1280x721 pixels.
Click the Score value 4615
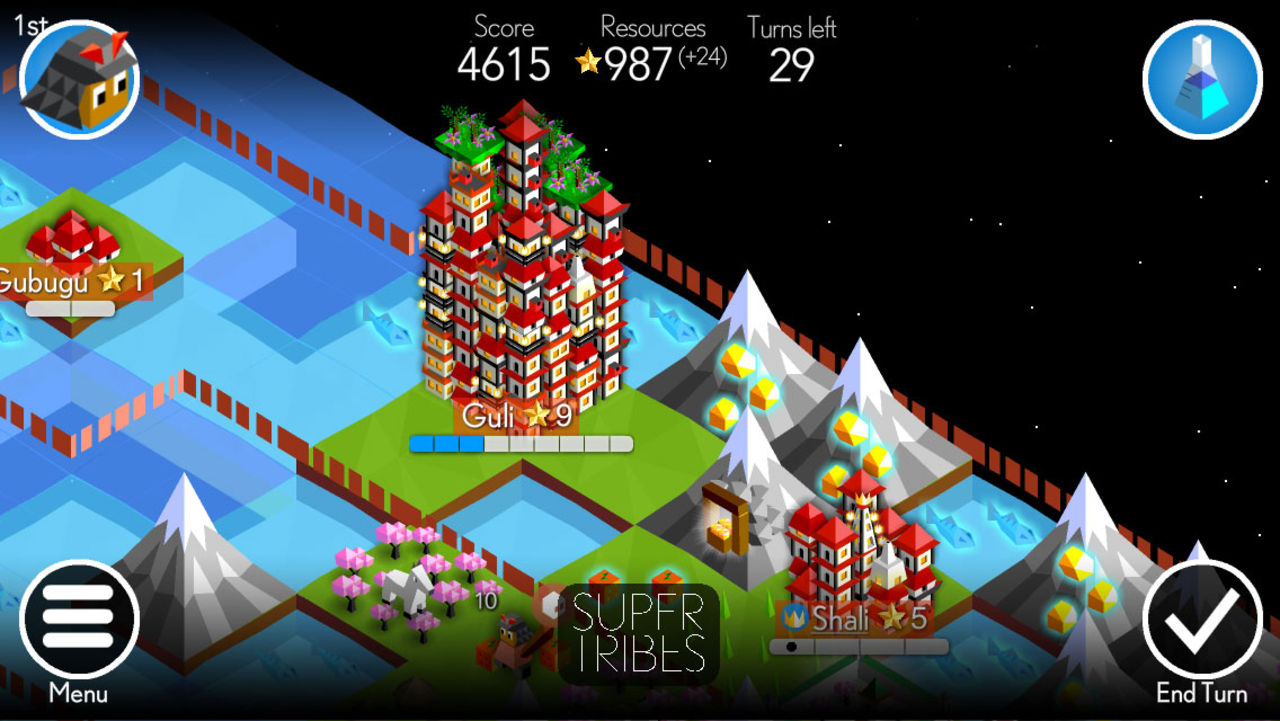pyautogui.click(x=502, y=65)
